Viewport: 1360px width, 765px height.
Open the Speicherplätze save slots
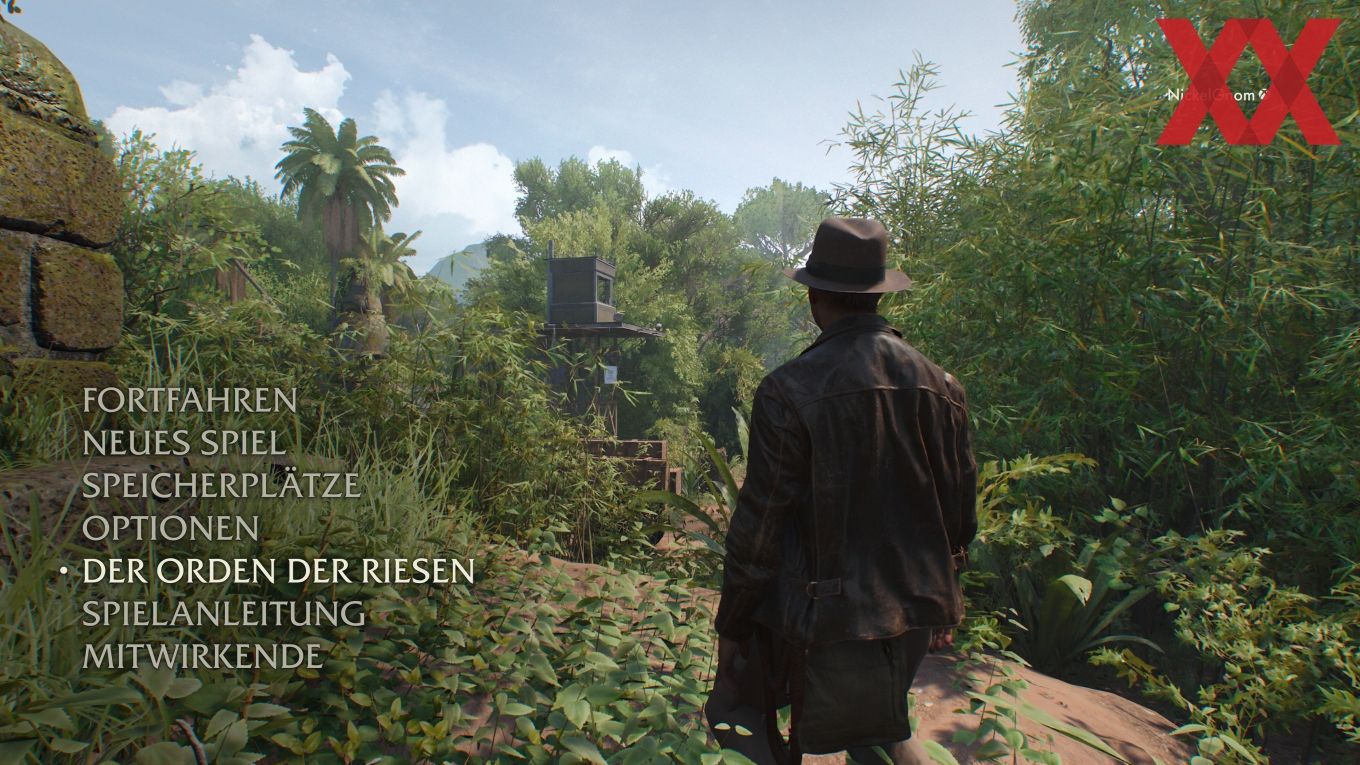click(221, 485)
